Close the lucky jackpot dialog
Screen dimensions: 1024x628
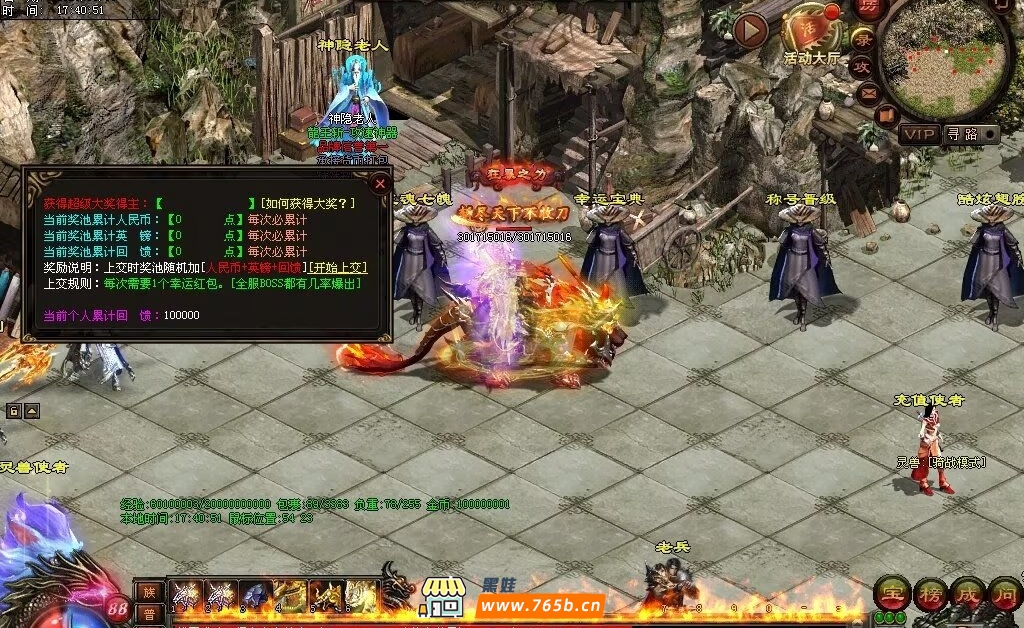tap(380, 183)
